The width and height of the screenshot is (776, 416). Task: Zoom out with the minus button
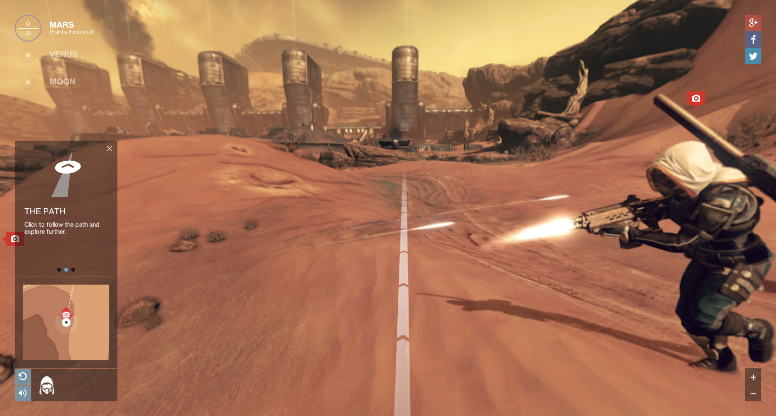tap(753, 393)
